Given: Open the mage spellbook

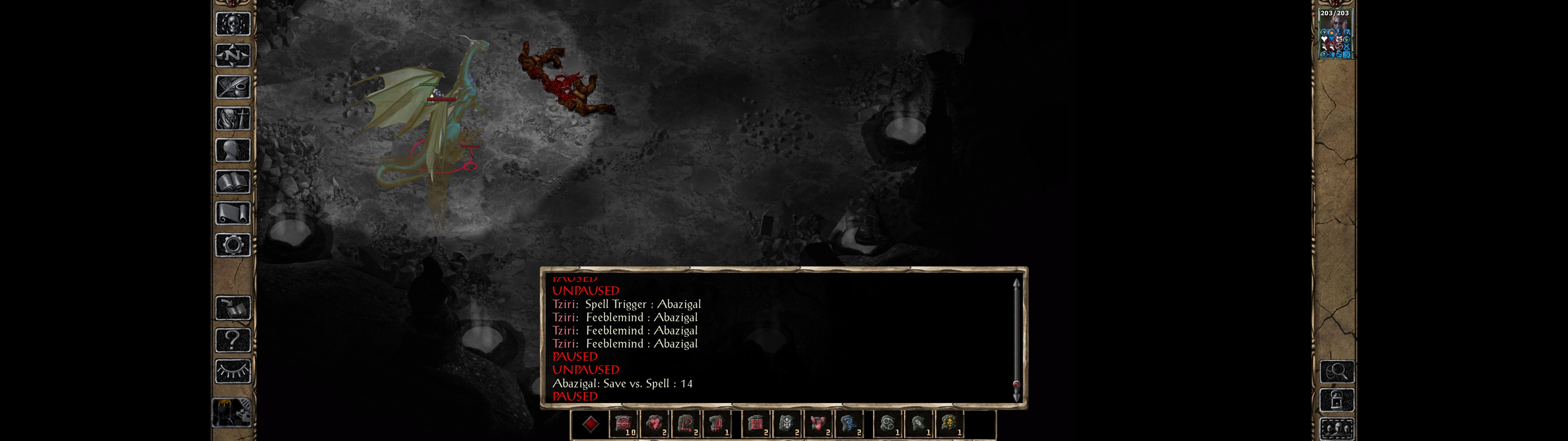Looking at the screenshot, I should click(232, 182).
